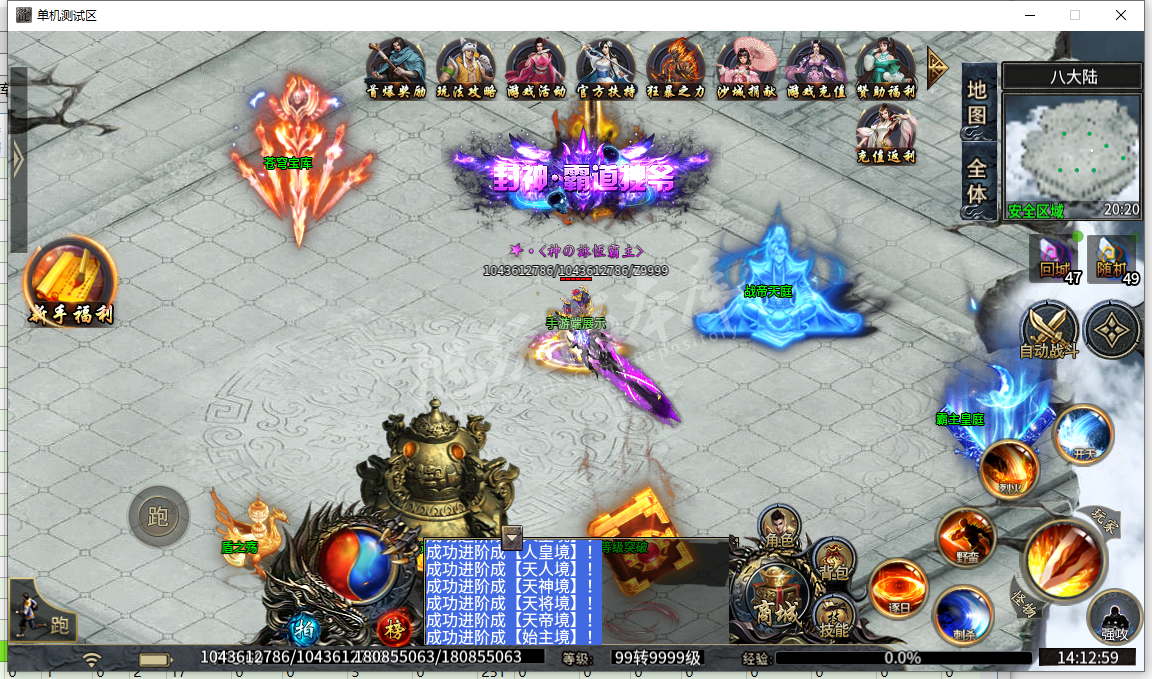This screenshot has height=679, width=1152.
Task: Open the 玩法攻略 gameplay guide
Action: pos(466,67)
